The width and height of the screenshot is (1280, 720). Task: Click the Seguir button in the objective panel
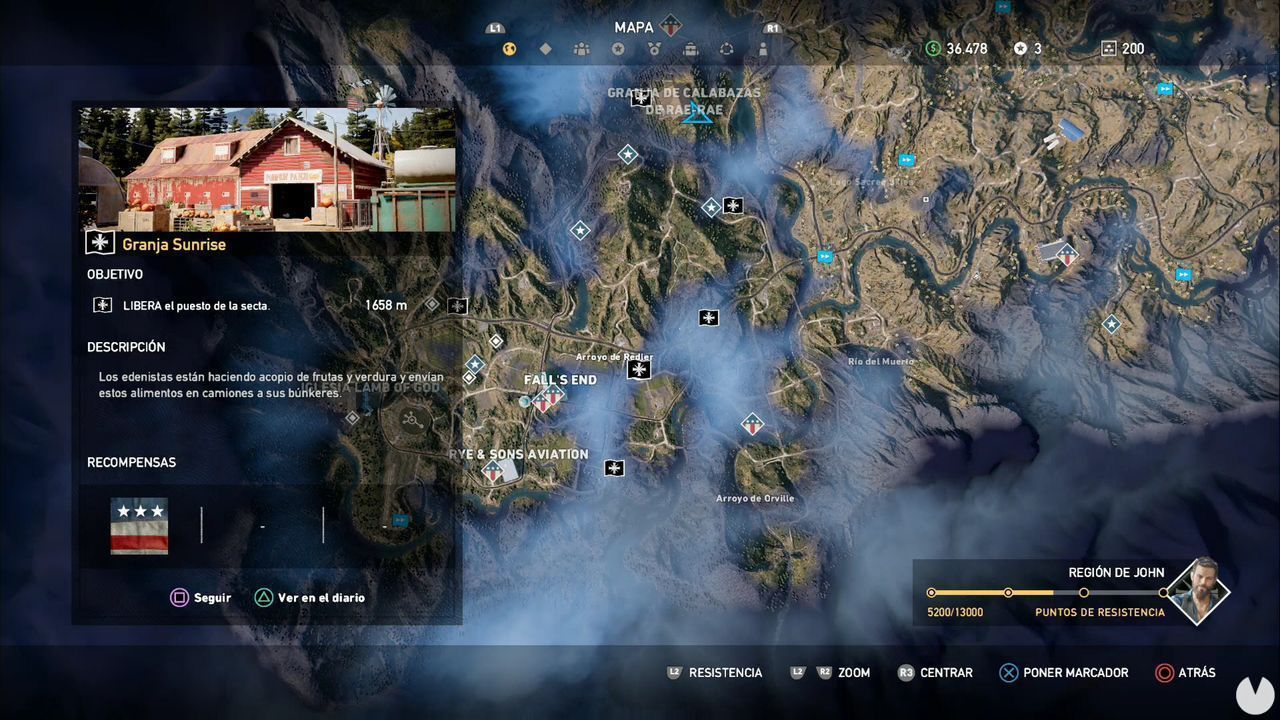pos(203,597)
